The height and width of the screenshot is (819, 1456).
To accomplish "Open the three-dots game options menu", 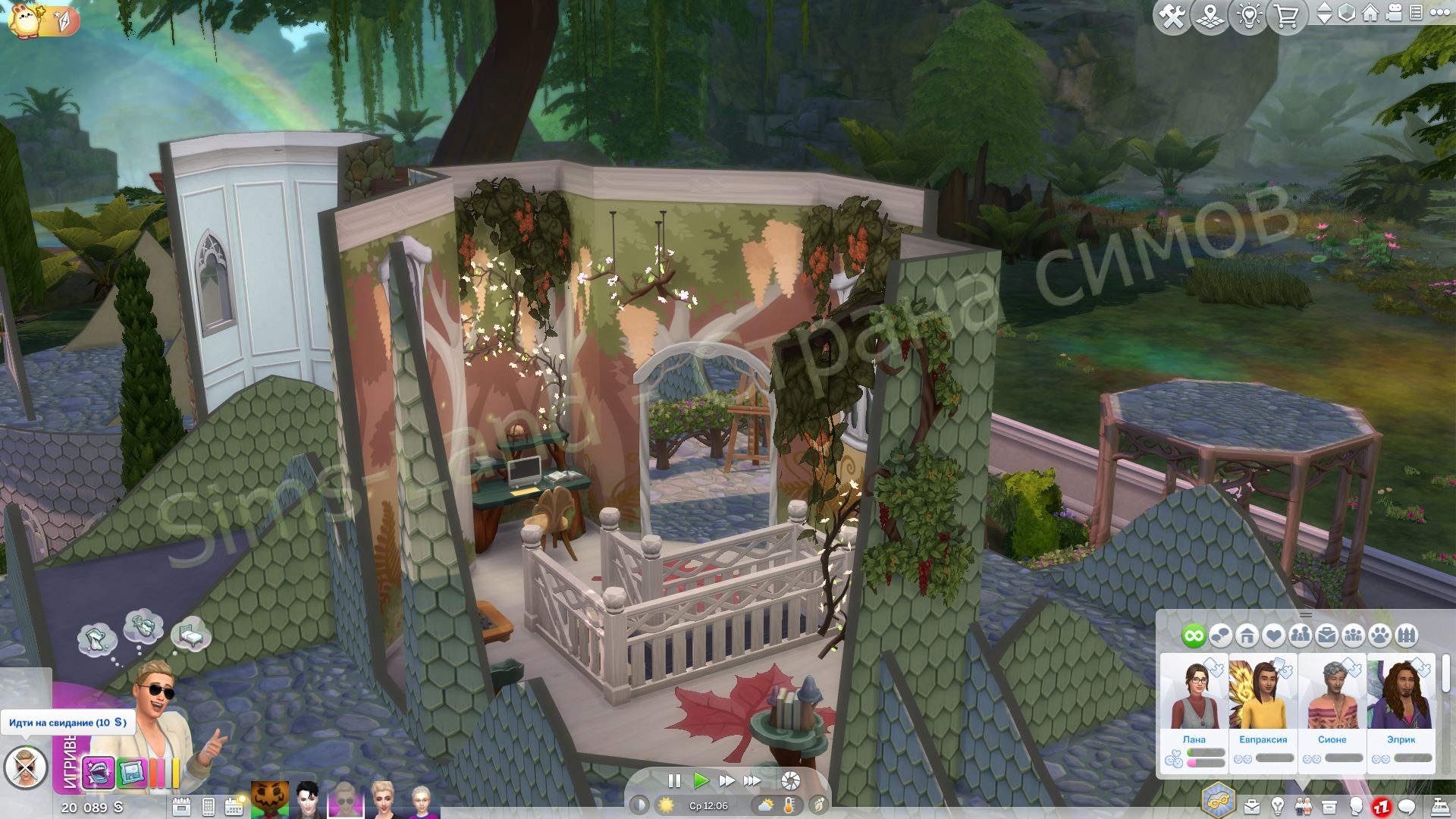I will tap(1439, 14).
